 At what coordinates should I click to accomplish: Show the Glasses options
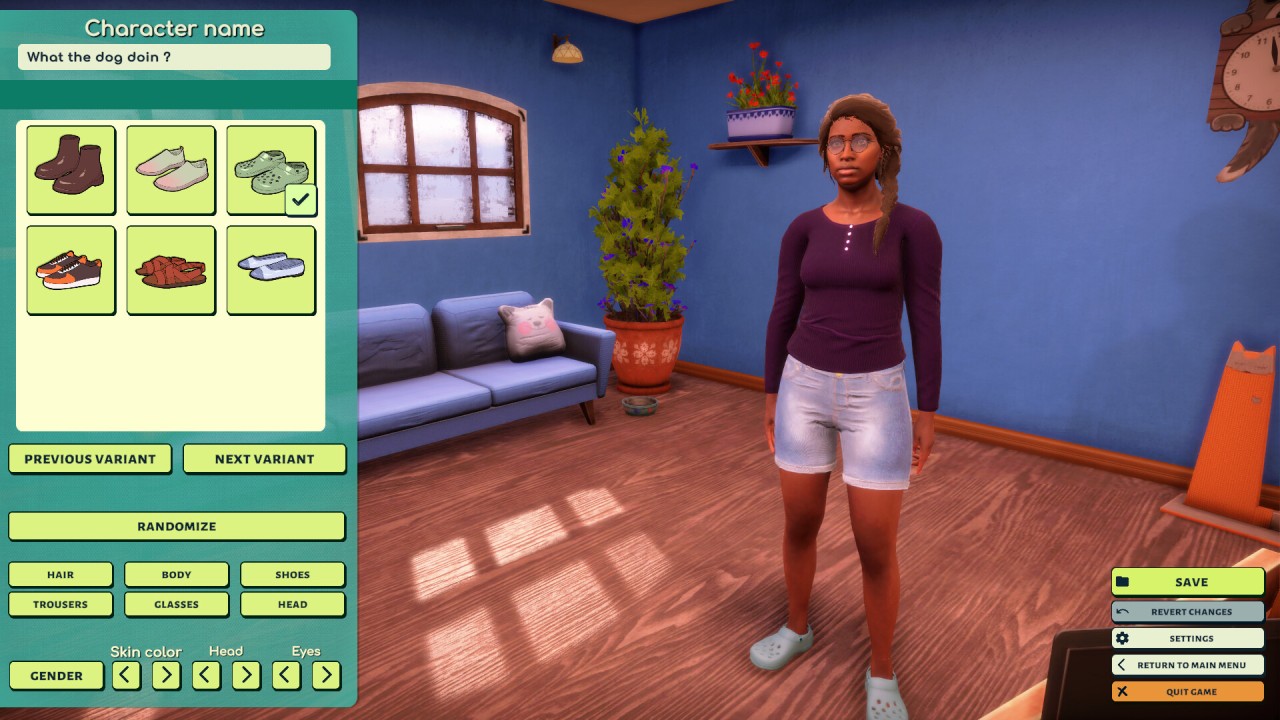[176, 604]
